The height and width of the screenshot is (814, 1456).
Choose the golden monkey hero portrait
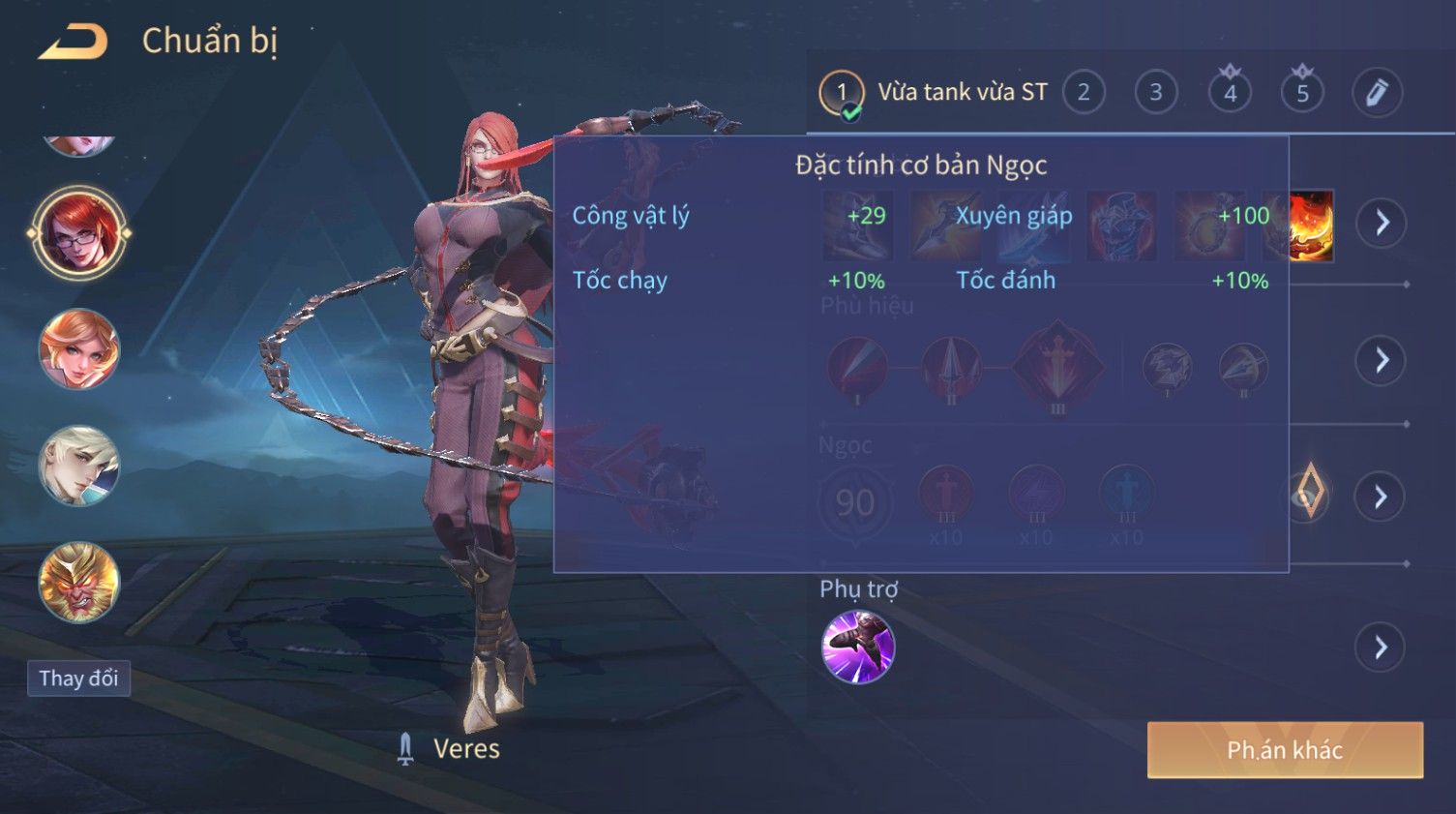(78, 582)
